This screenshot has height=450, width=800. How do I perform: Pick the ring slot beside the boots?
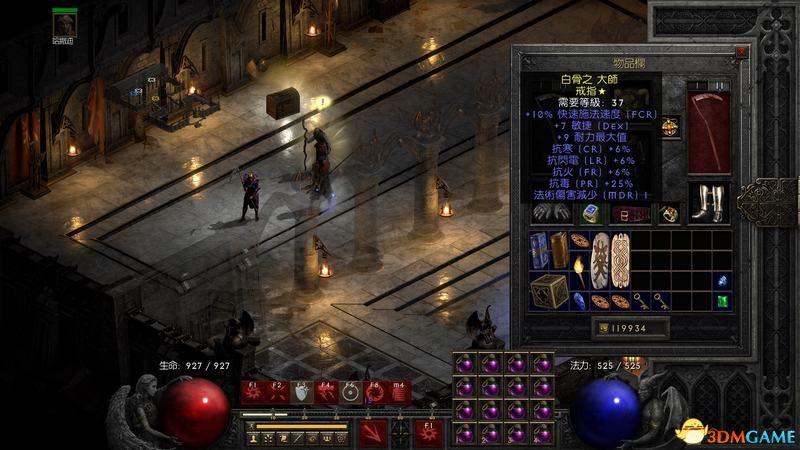point(669,212)
